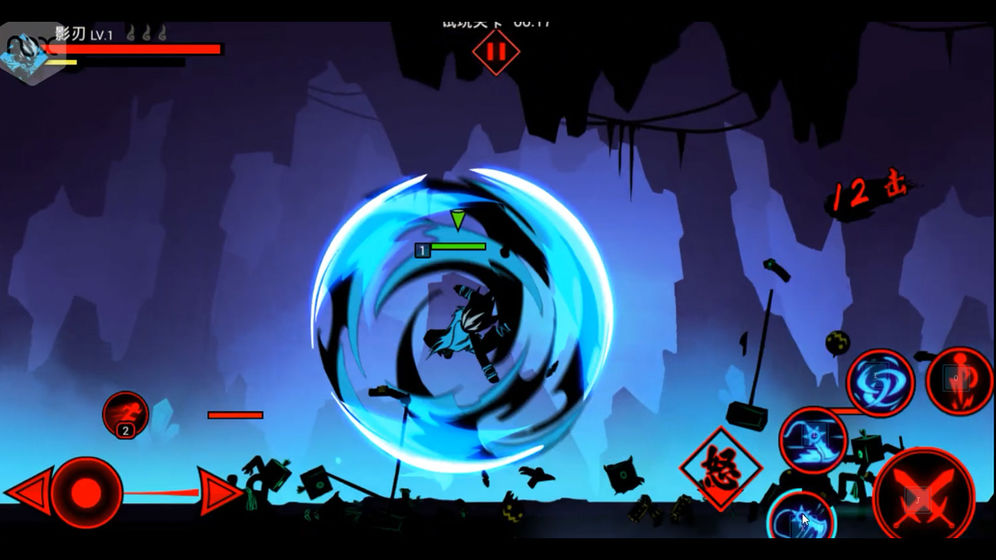Use the red rage diamond skill

[720, 468]
